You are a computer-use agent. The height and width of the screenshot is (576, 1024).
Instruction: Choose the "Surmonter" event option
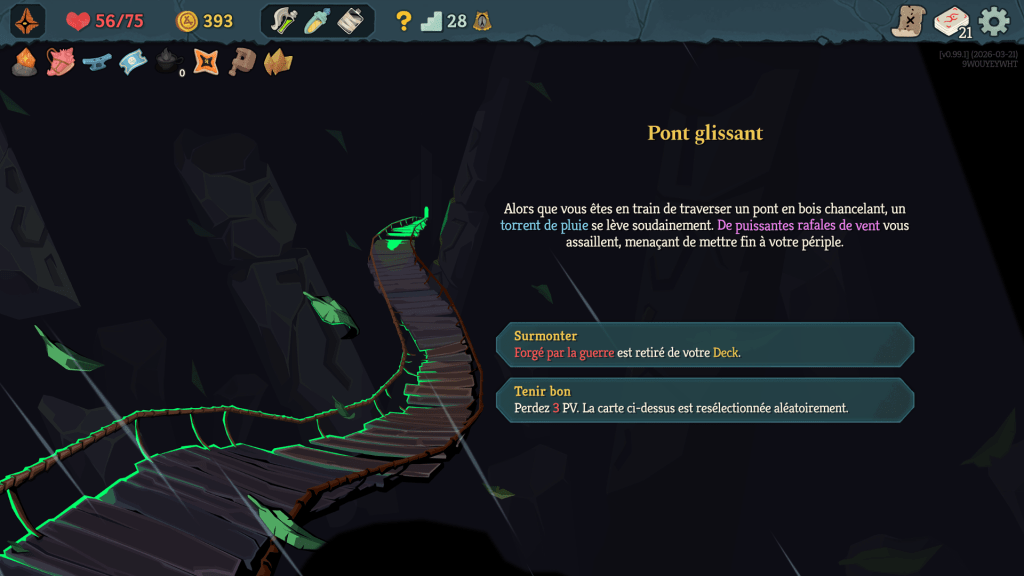pyautogui.click(x=705, y=344)
